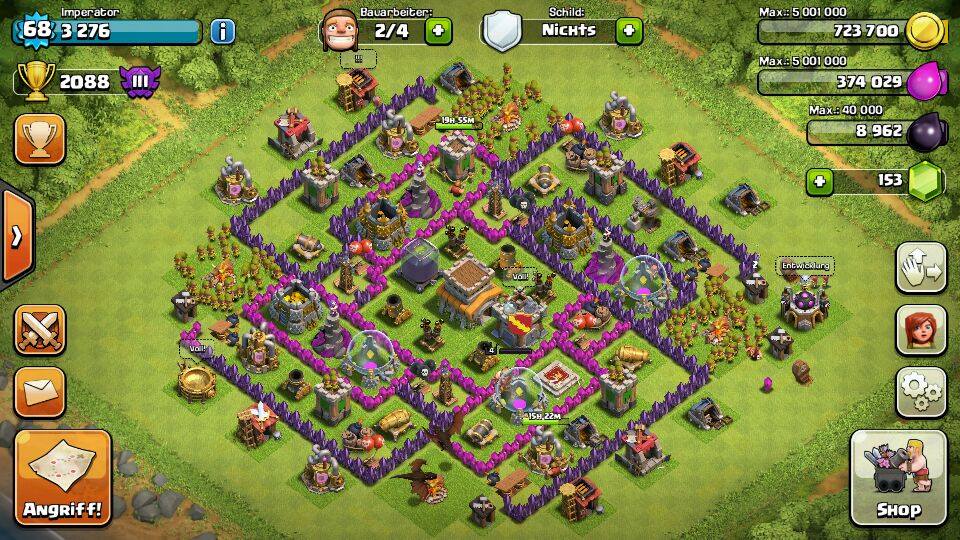Open the settings gear menu
960x540 pixels.
pos(921,393)
